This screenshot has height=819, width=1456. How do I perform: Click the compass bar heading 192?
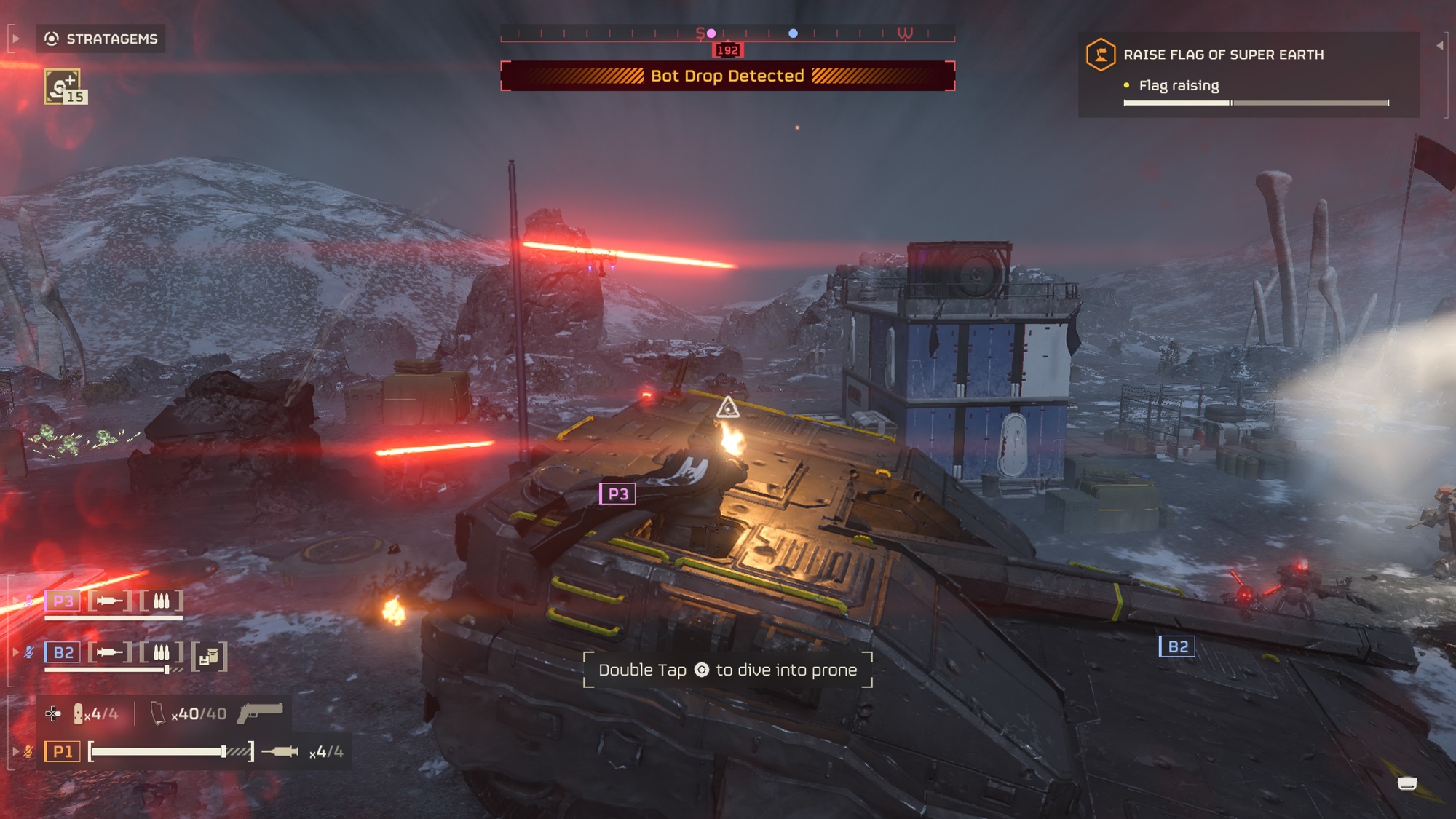727,50
